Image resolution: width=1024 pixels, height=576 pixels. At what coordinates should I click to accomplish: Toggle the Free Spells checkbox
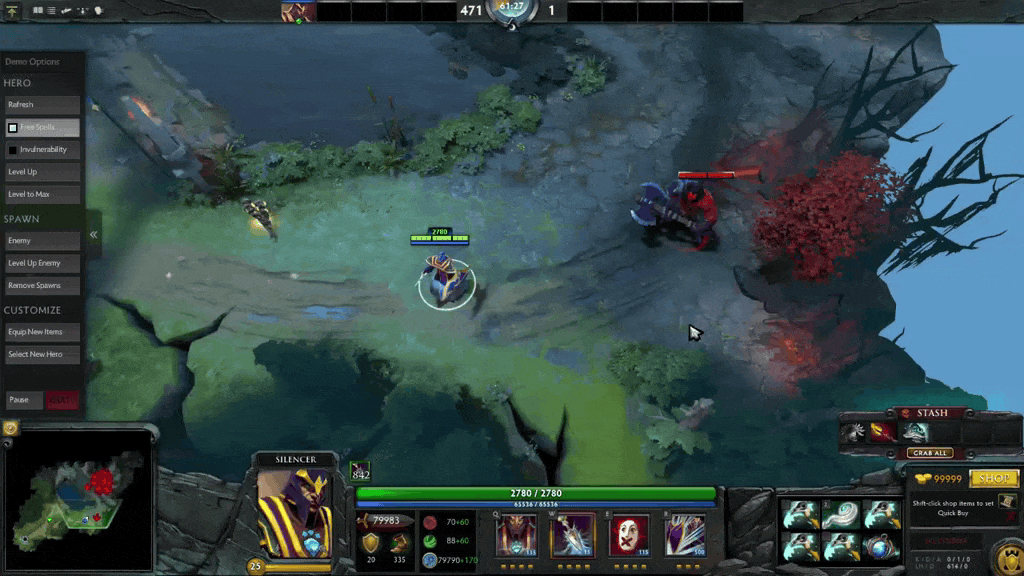[x=13, y=128]
